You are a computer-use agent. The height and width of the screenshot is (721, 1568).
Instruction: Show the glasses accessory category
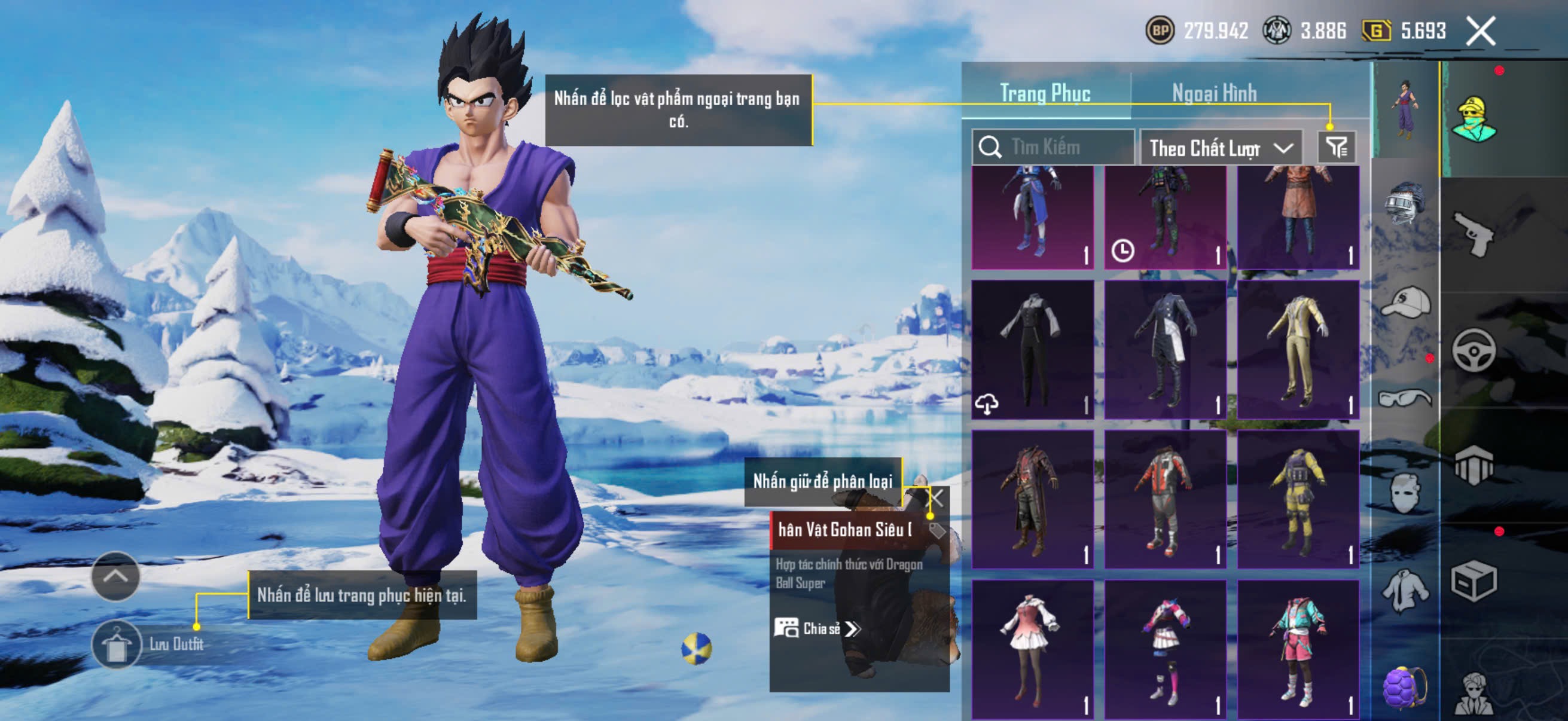[x=1405, y=399]
